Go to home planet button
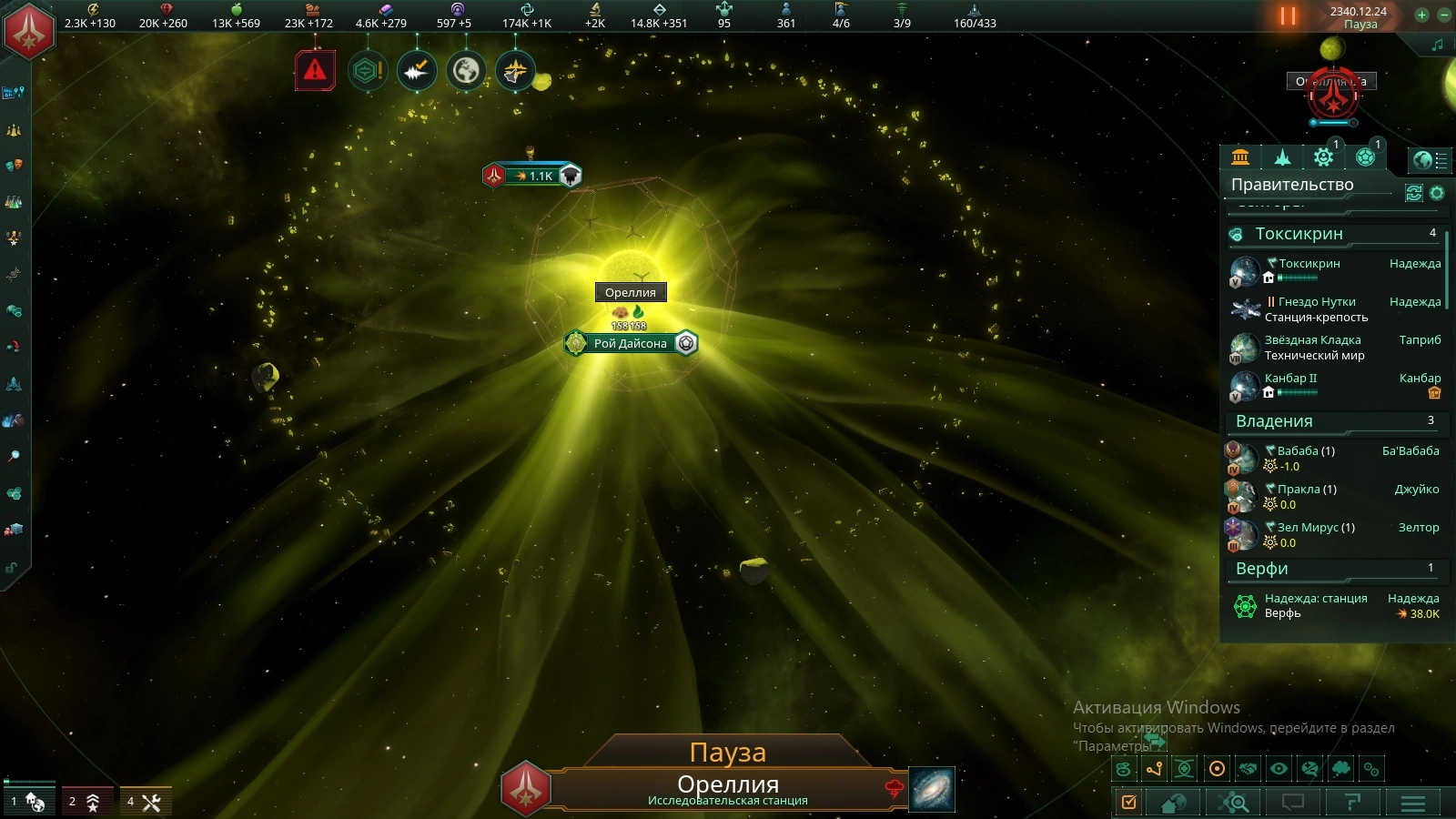Viewport: 1456px width, 819px height. click(1173, 803)
